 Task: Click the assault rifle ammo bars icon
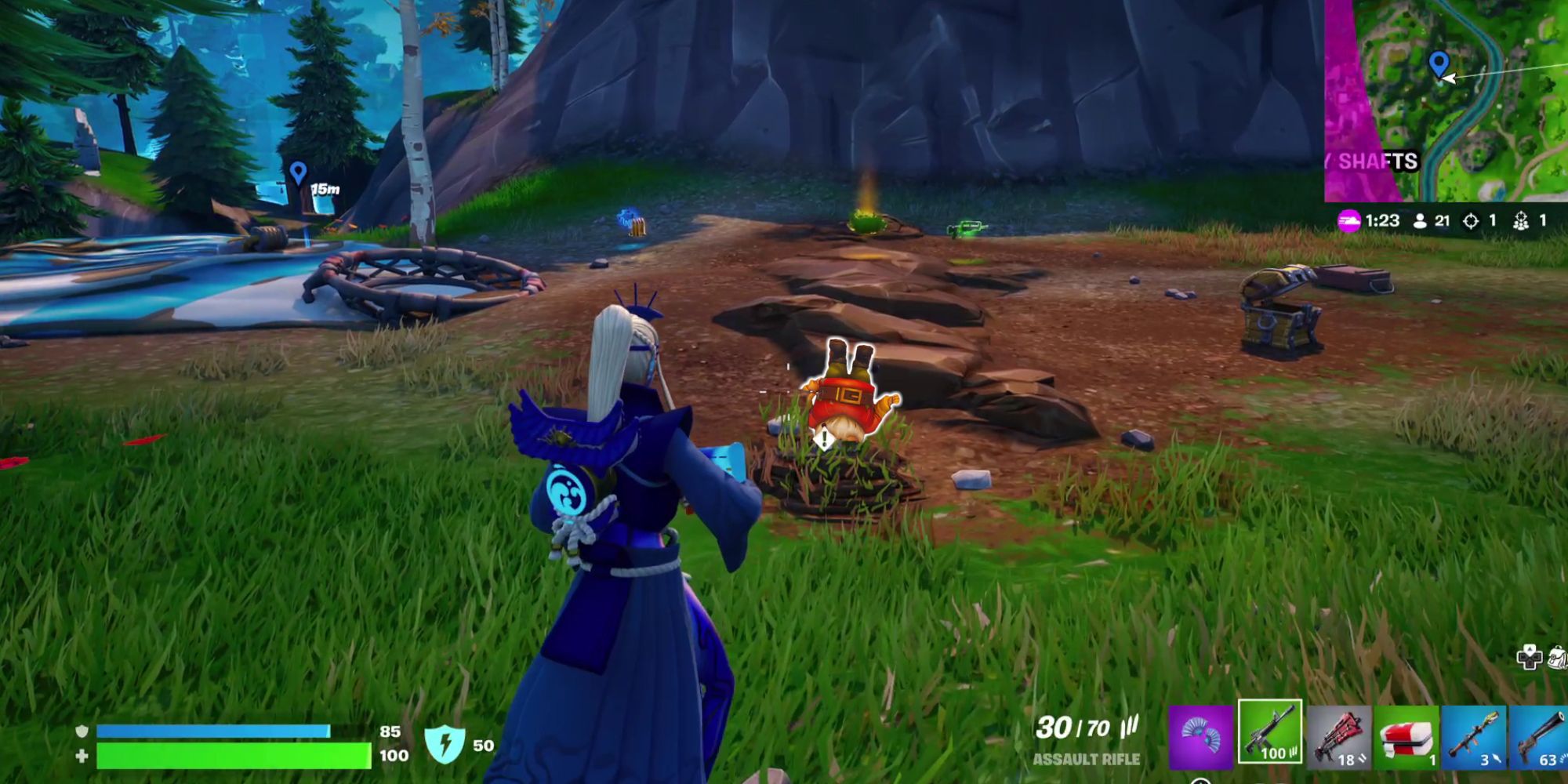tap(1129, 728)
